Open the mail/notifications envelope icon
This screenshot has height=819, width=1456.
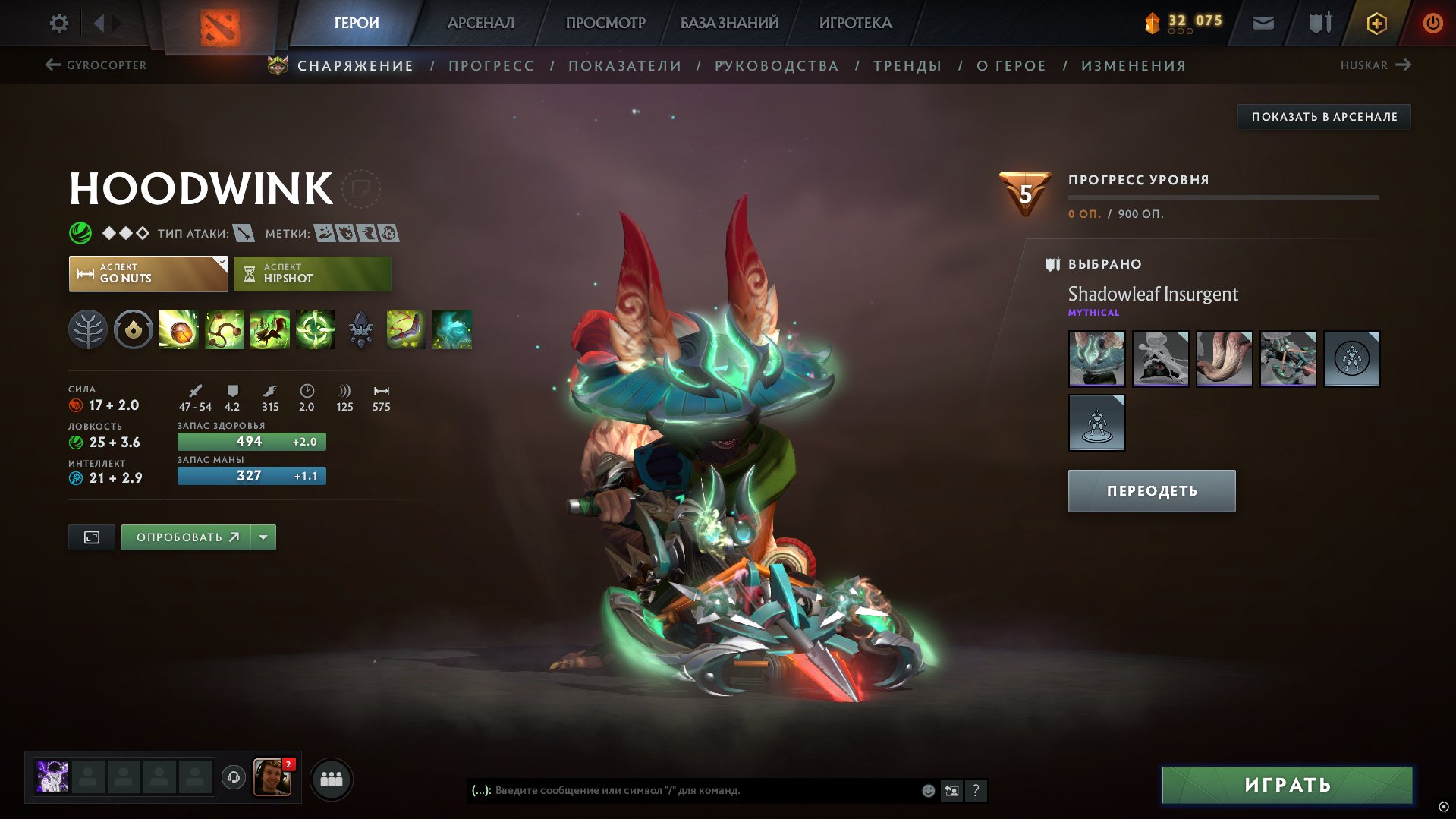(x=1264, y=22)
